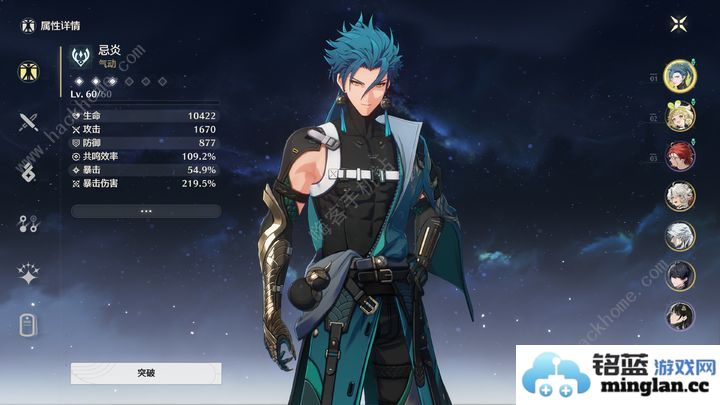Switch to the red-haired character portrait
This screenshot has height=405, width=720.
click(x=680, y=156)
